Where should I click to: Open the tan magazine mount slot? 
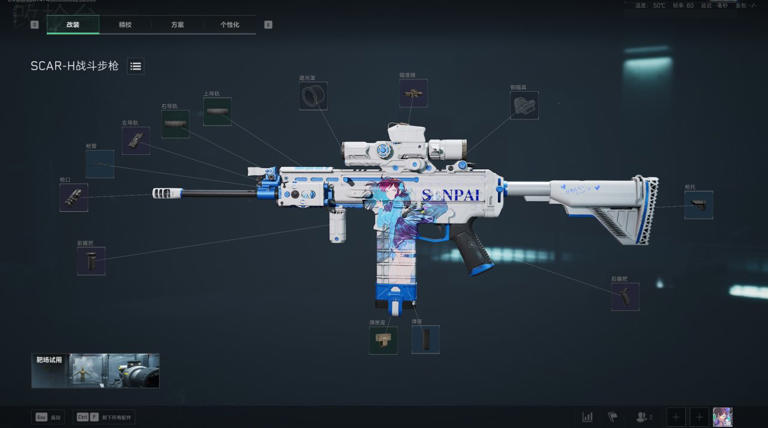[x=383, y=340]
